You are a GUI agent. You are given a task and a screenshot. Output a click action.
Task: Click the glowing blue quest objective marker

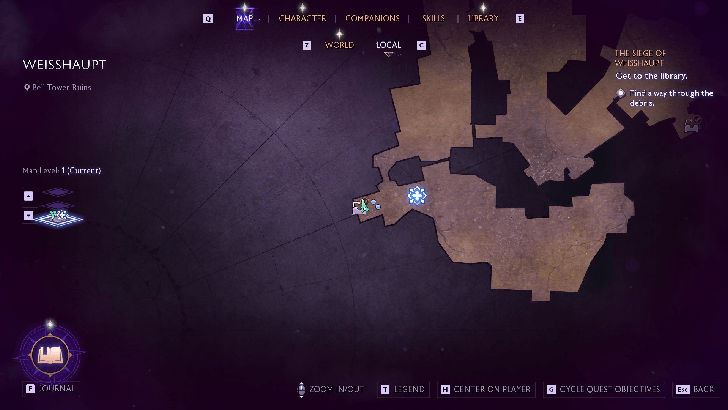417,196
